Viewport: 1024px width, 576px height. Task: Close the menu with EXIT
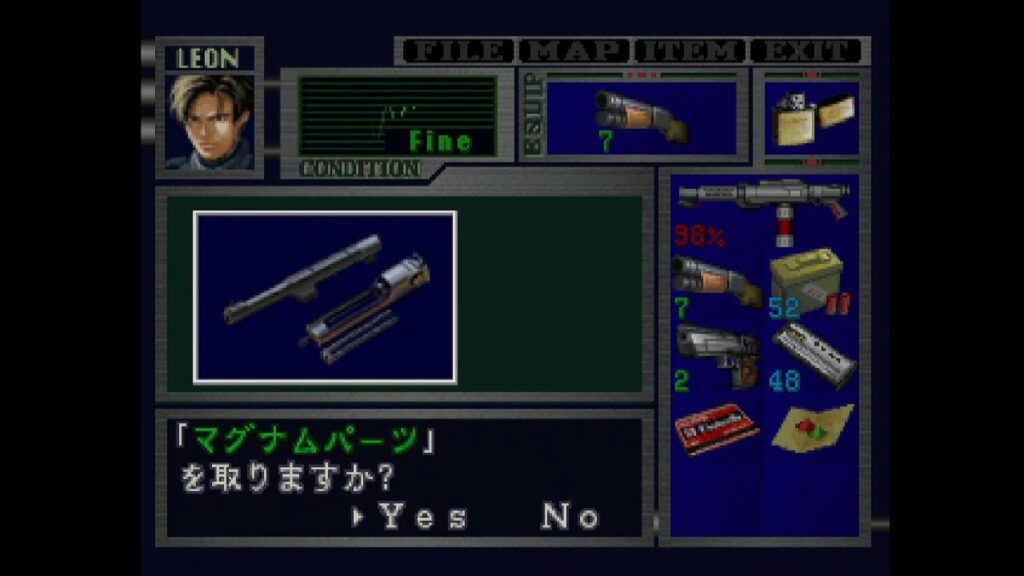(x=806, y=51)
